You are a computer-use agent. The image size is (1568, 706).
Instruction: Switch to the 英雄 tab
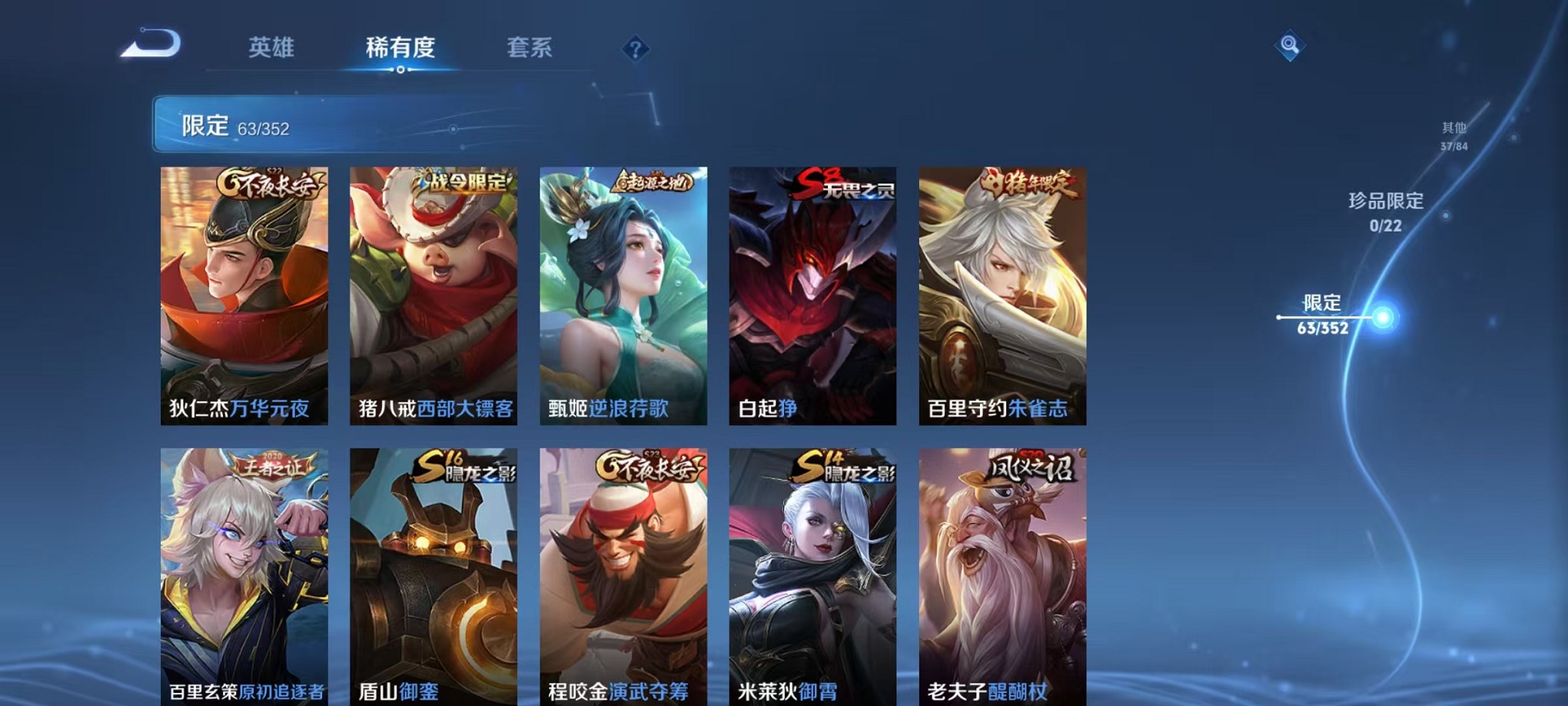tap(271, 48)
